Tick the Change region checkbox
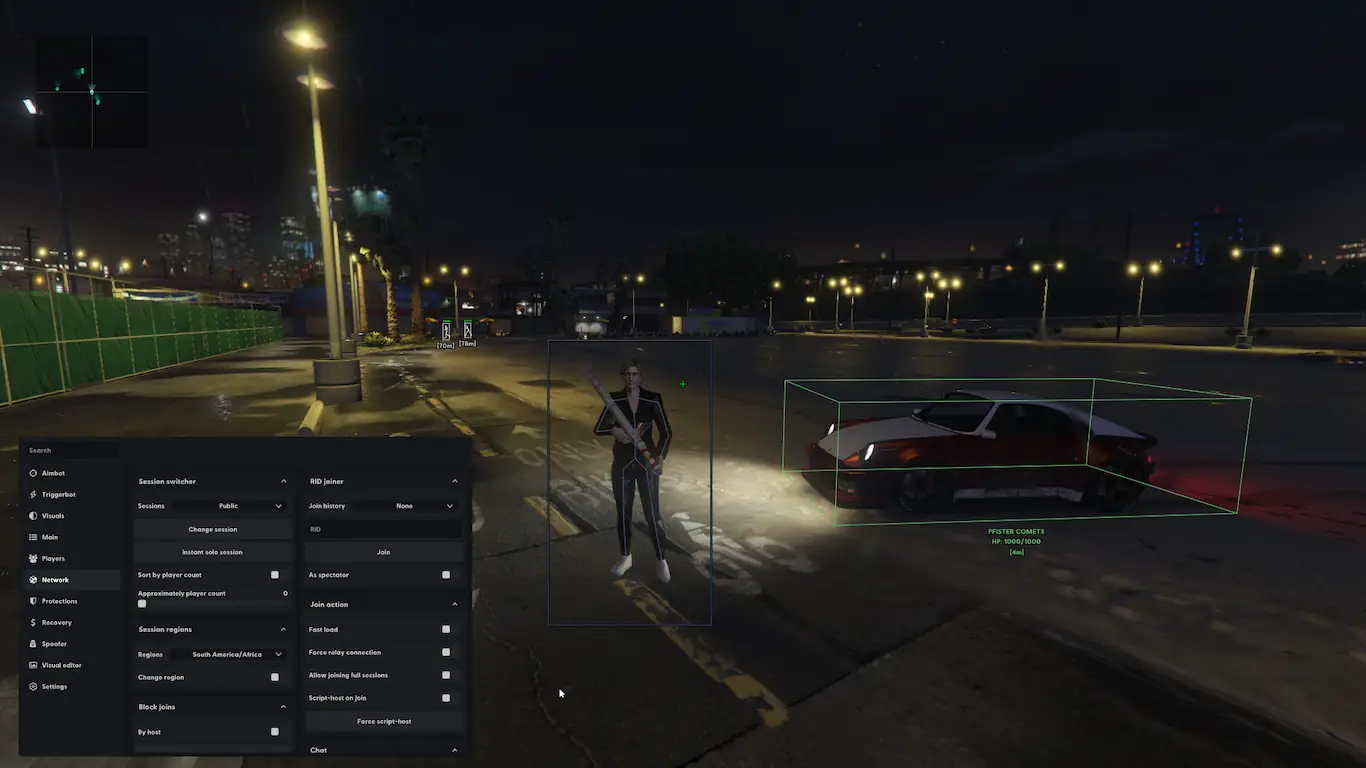The height and width of the screenshot is (768, 1366). point(275,677)
